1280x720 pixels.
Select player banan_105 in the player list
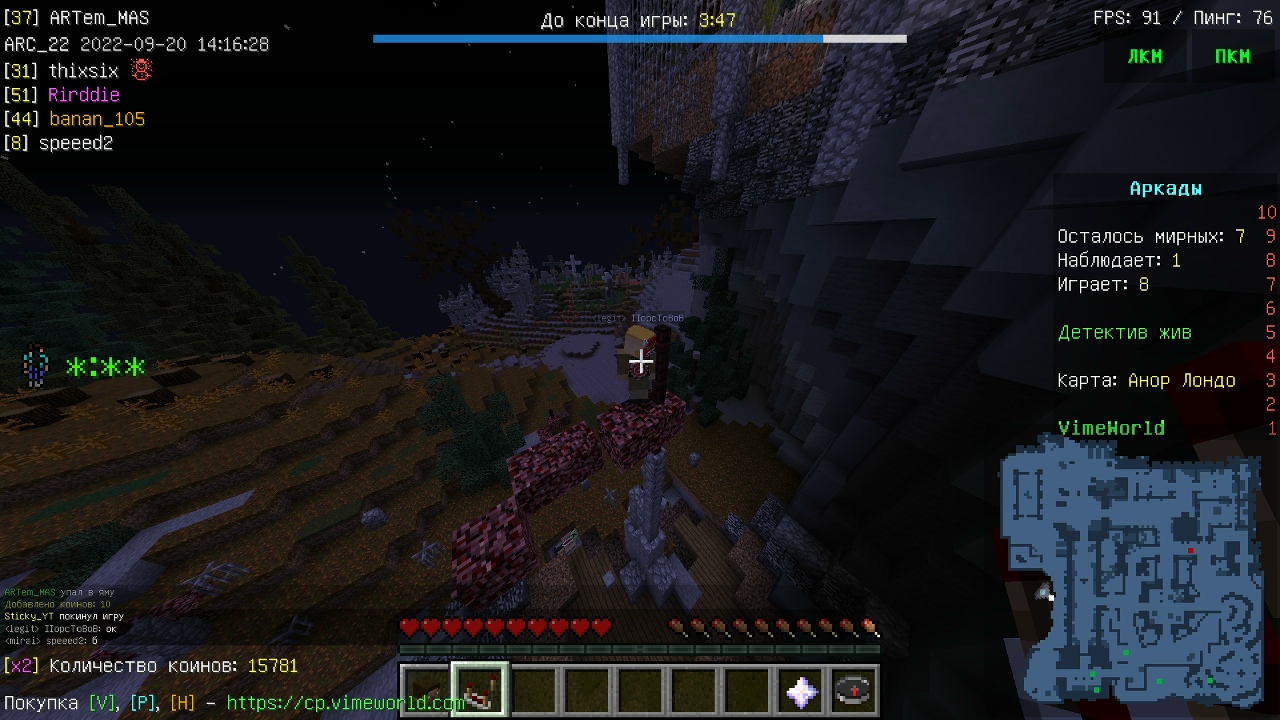point(97,119)
